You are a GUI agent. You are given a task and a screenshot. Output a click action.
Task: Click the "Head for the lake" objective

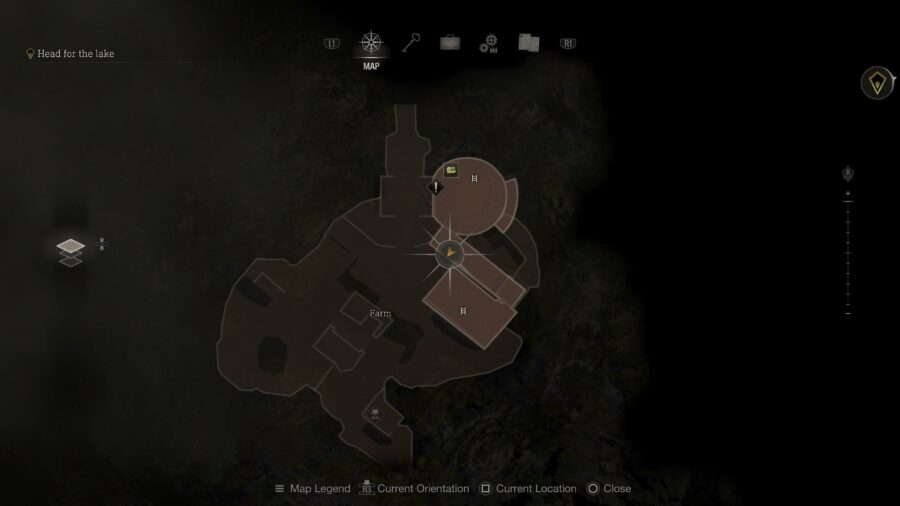click(x=75, y=54)
